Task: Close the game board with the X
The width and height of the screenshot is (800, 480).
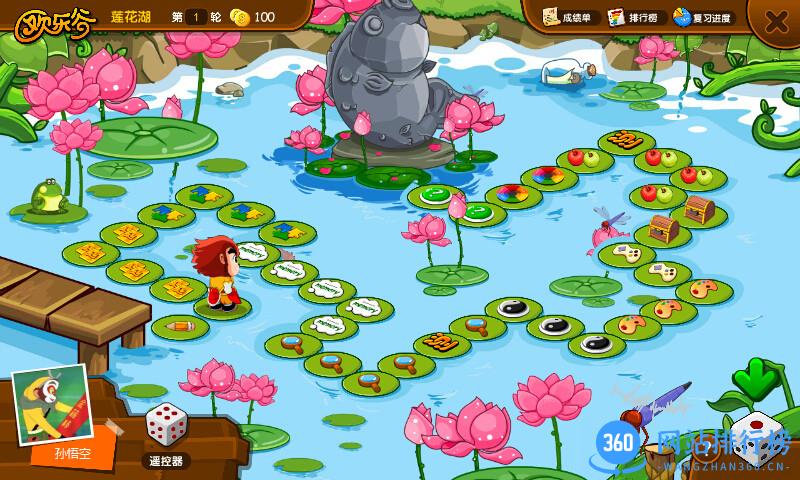Action: pyautogui.click(x=776, y=21)
